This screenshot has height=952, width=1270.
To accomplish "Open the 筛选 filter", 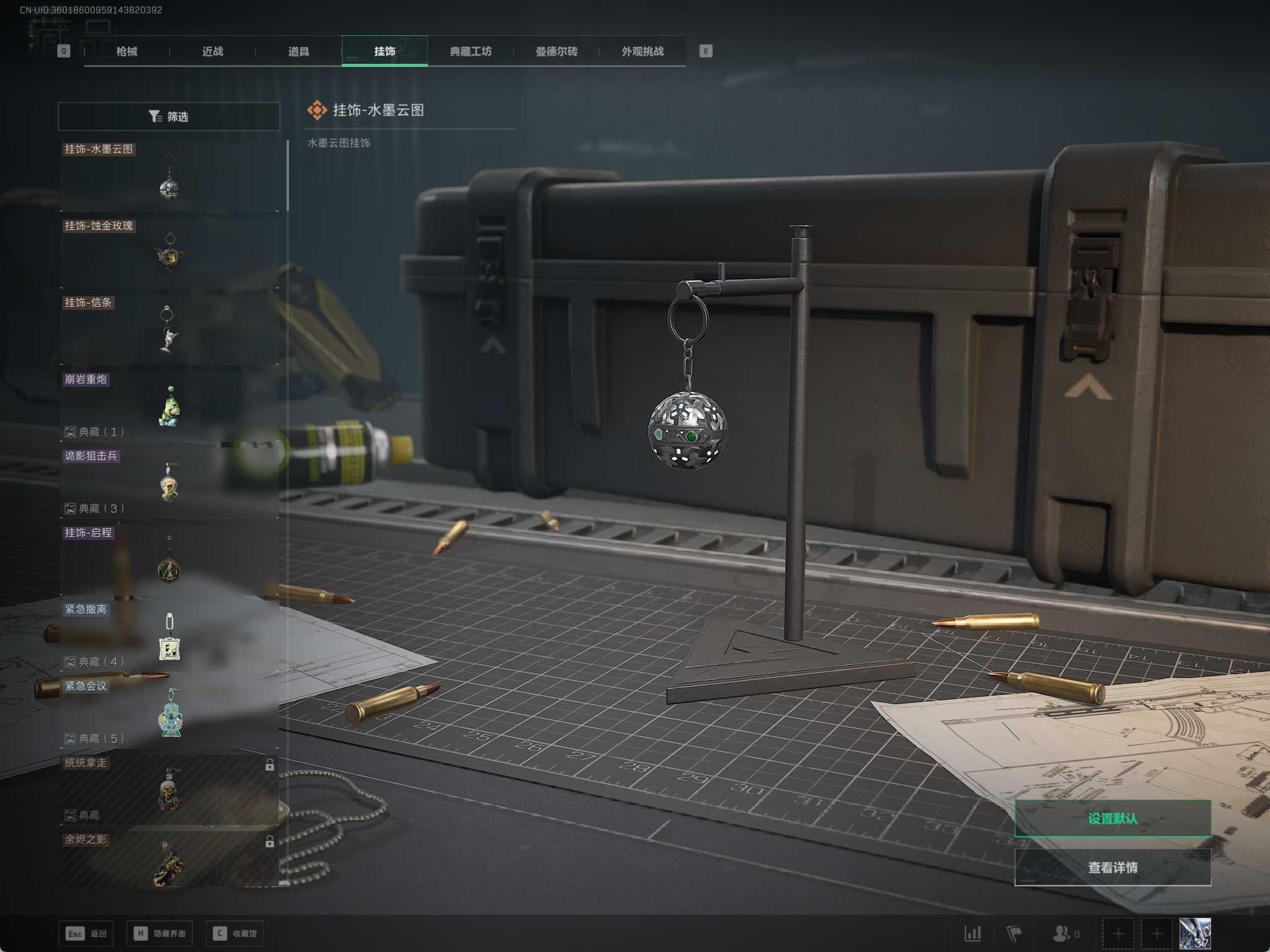I will pyautogui.click(x=169, y=117).
